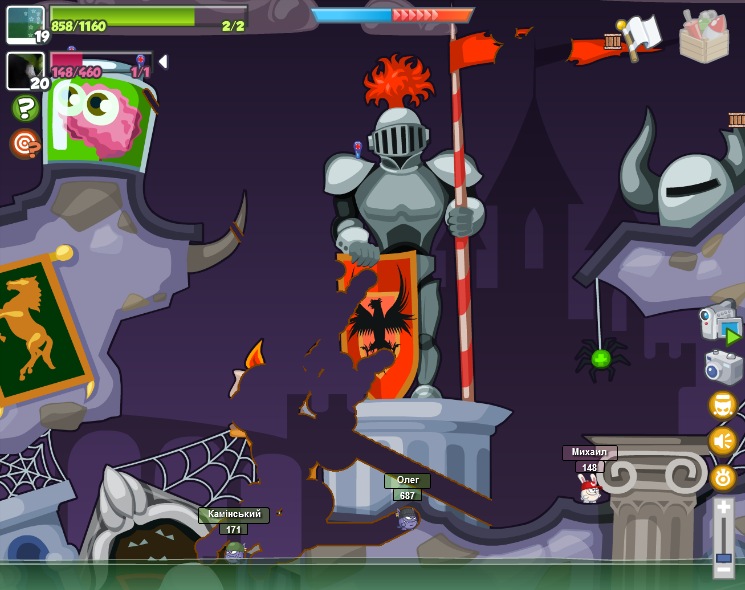Open the weapons crate inventory
This screenshot has height=590, width=745.
click(704, 36)
